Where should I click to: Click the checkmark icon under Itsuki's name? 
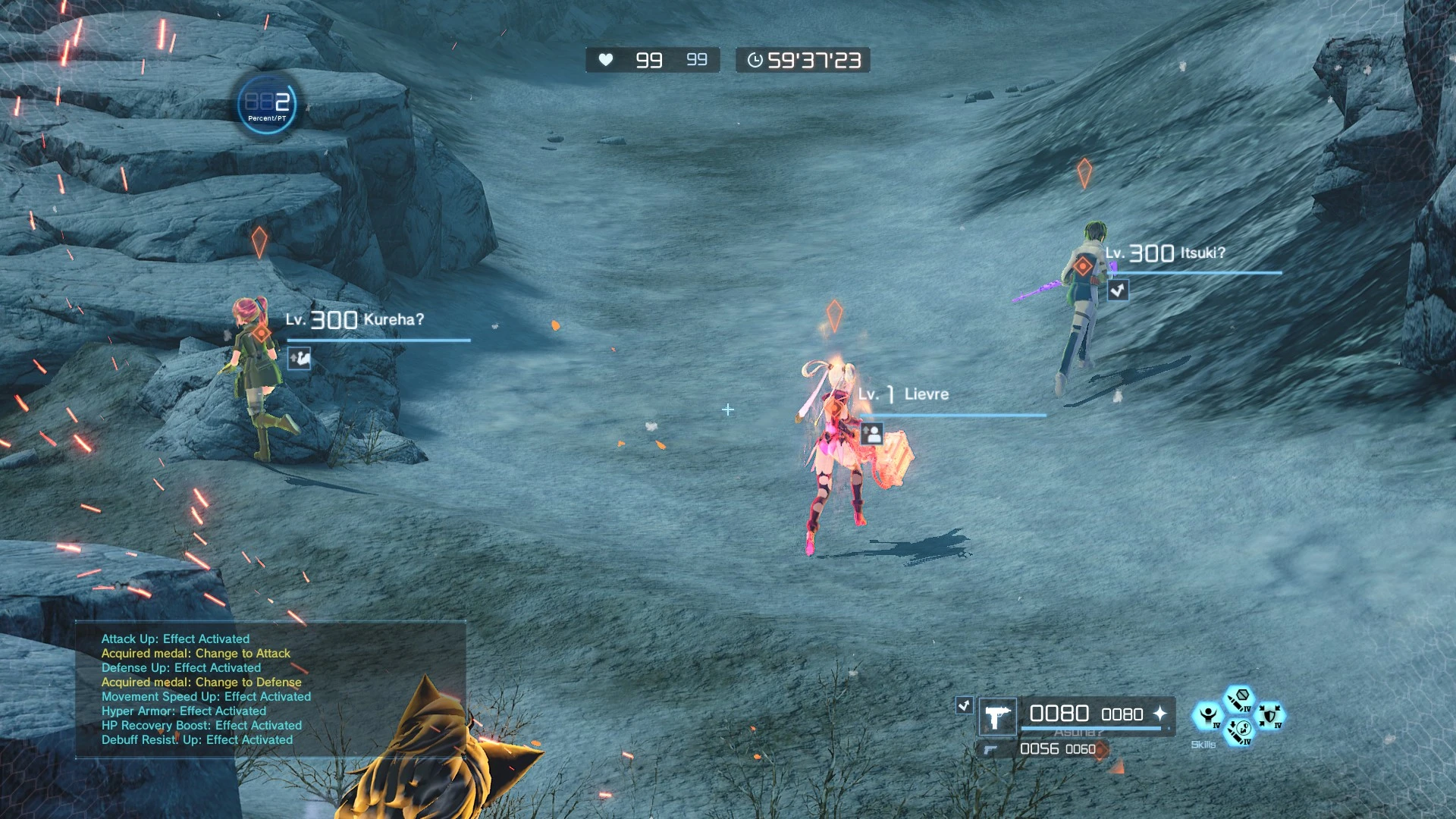tap(1118, 290)
